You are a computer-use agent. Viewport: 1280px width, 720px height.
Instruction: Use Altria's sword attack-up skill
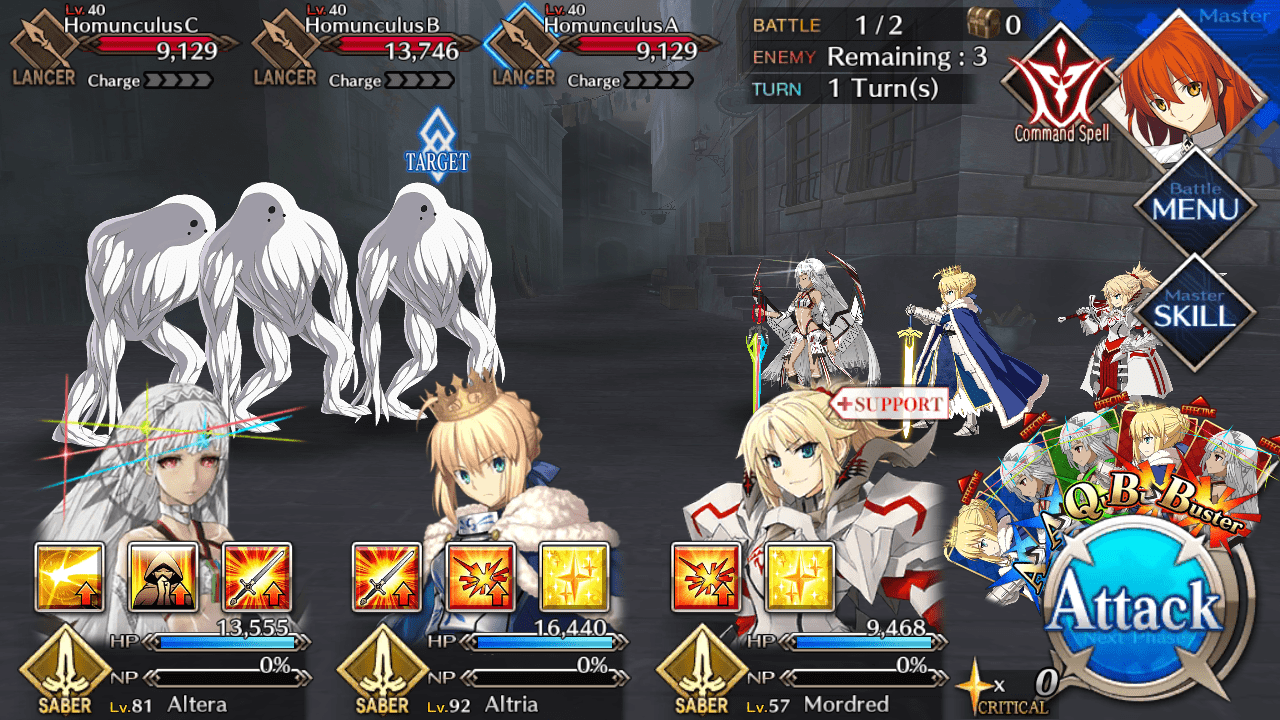point(387,577)
